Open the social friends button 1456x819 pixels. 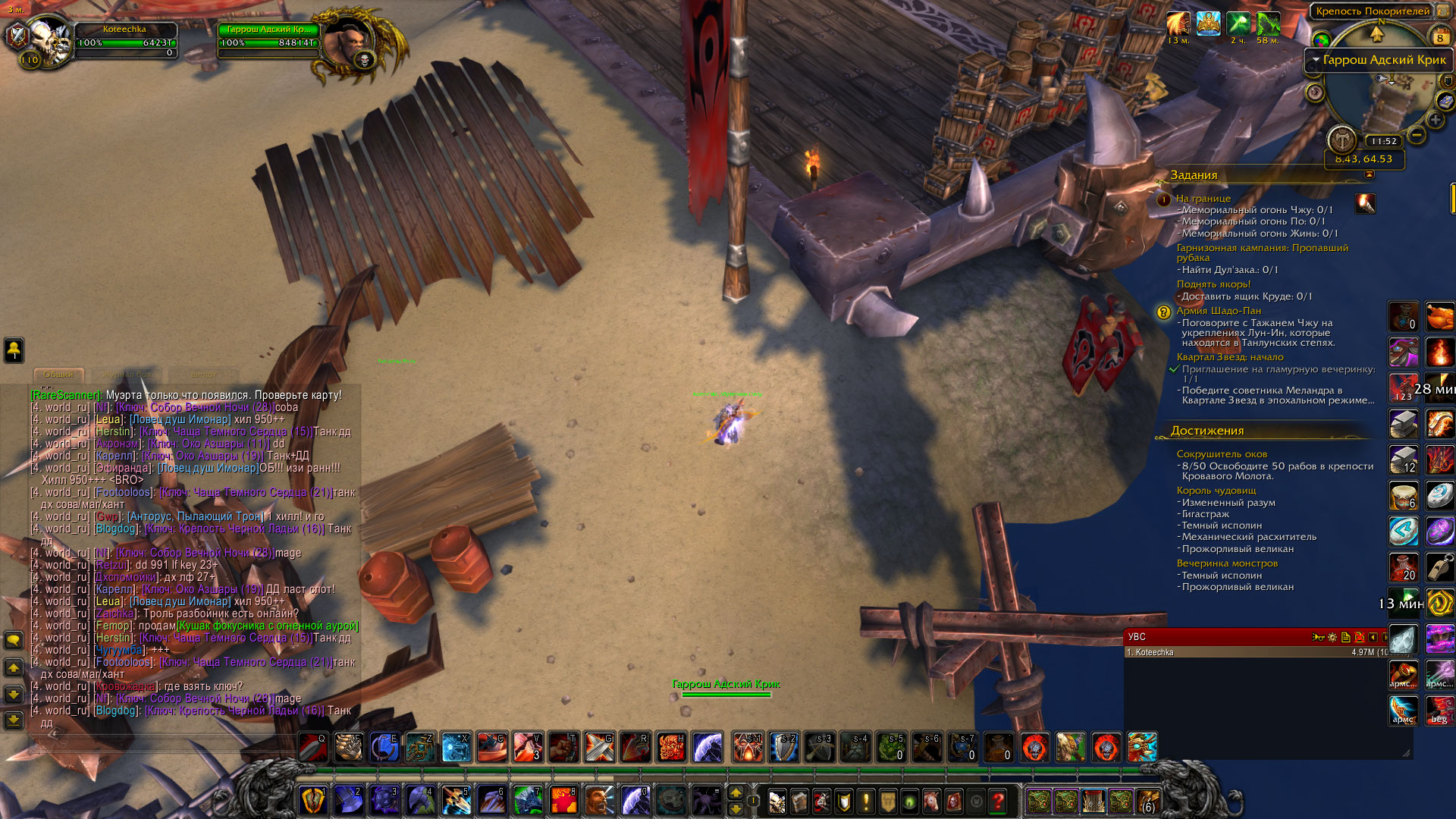point(14,350)
